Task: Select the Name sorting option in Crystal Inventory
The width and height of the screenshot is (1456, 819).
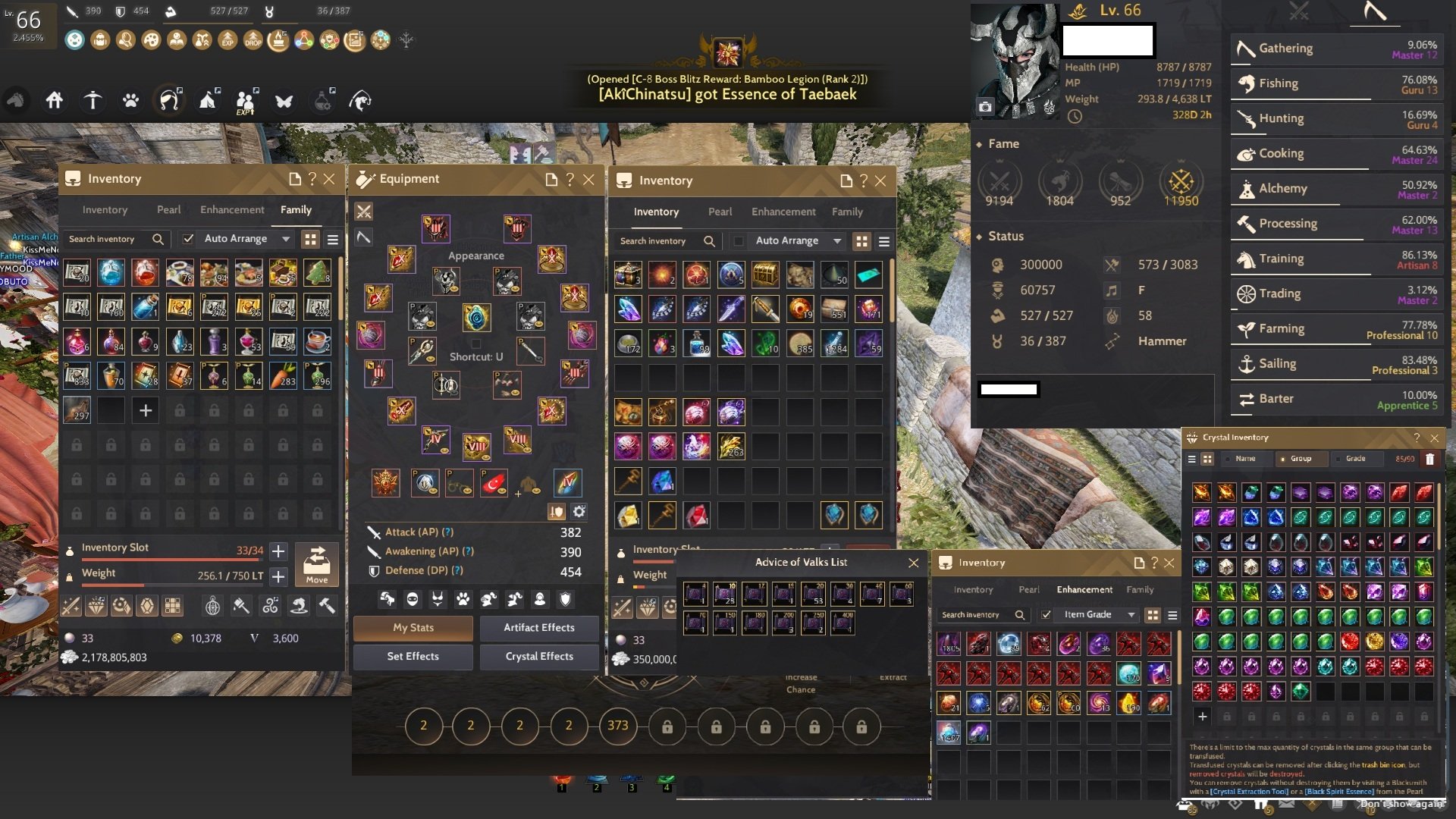Action: click(x=1245, y=458)
